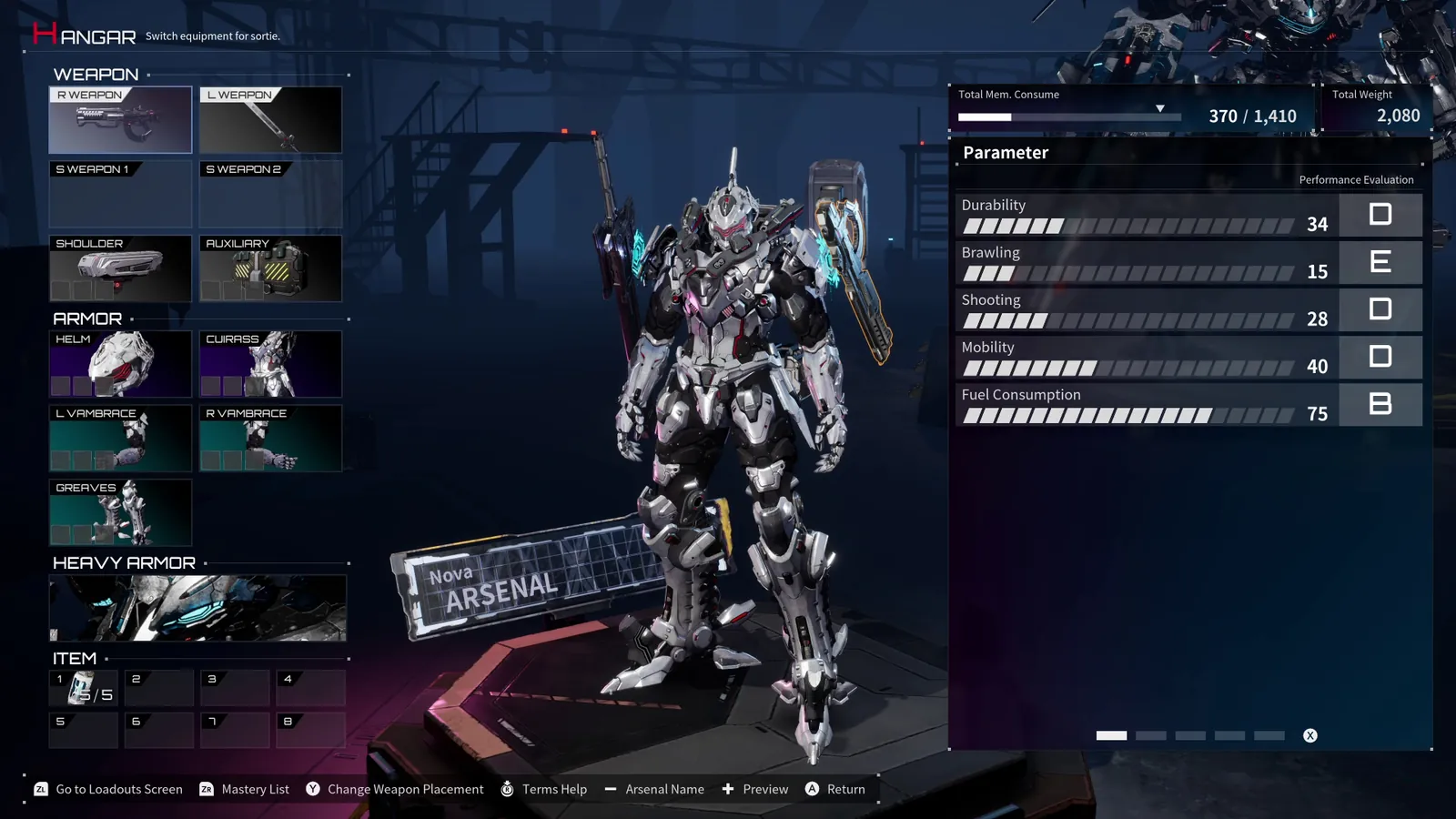Click empty Item slot 5

coord(83,729)
